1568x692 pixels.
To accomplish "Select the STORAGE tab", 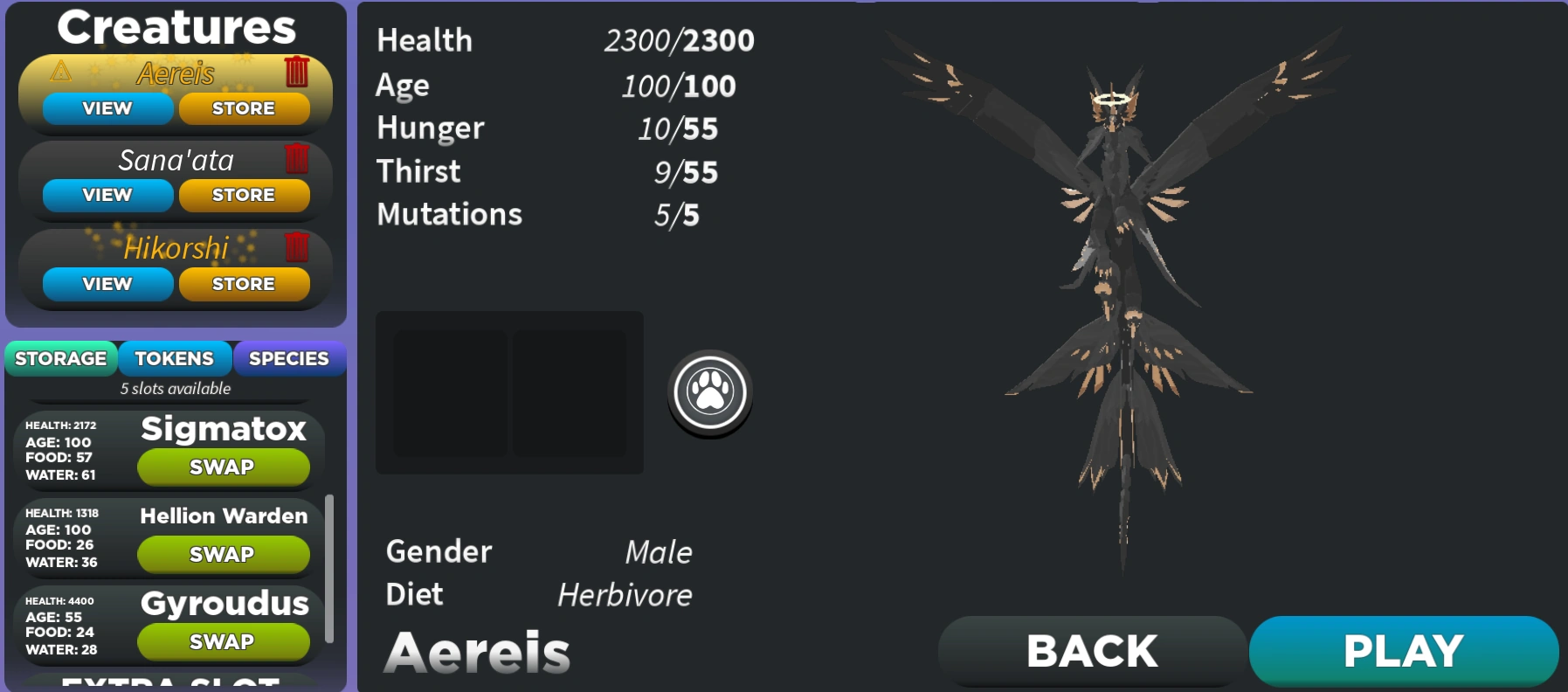I will click(x=60, y=358).
